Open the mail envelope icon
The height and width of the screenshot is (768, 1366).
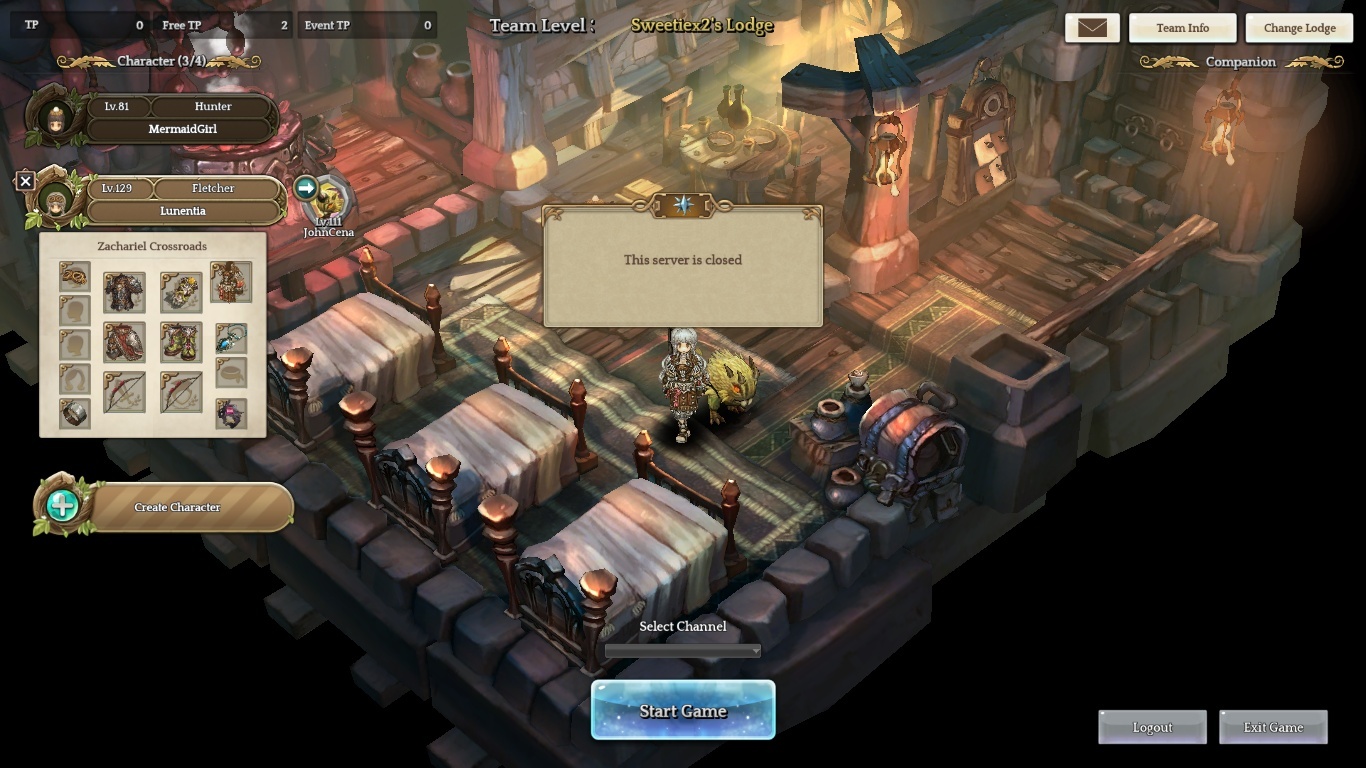(x=1092, y=28)
